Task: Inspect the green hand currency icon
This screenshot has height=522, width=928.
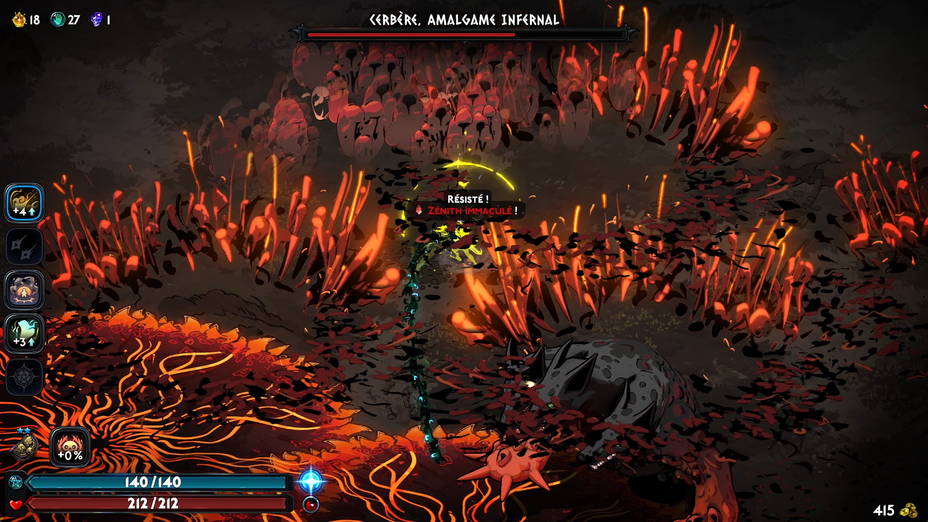Action: [57, 19]
